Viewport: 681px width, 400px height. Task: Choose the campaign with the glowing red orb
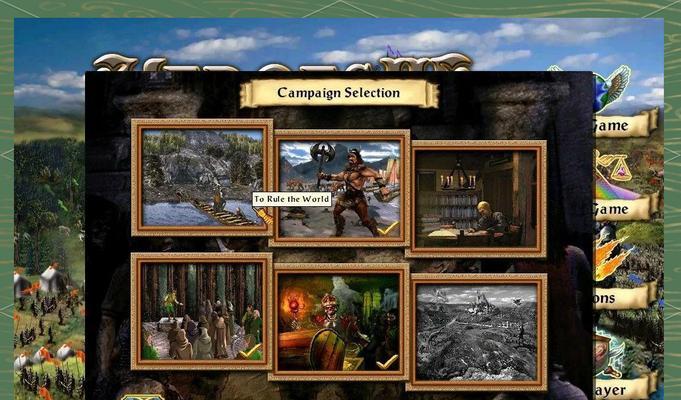[339, 321]
